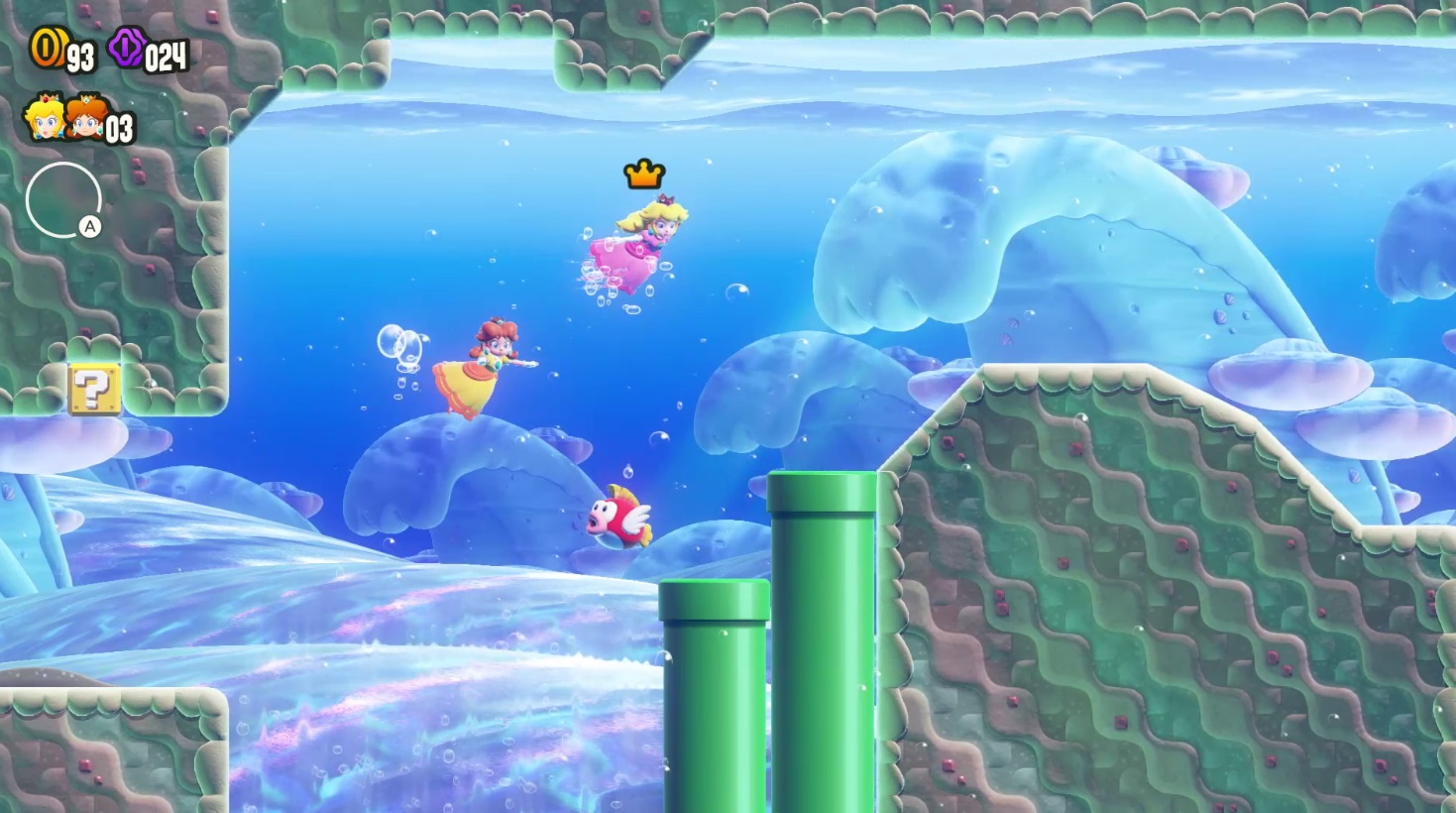
Task: Click the lives counter showing 03
Action: pos(119,129)
